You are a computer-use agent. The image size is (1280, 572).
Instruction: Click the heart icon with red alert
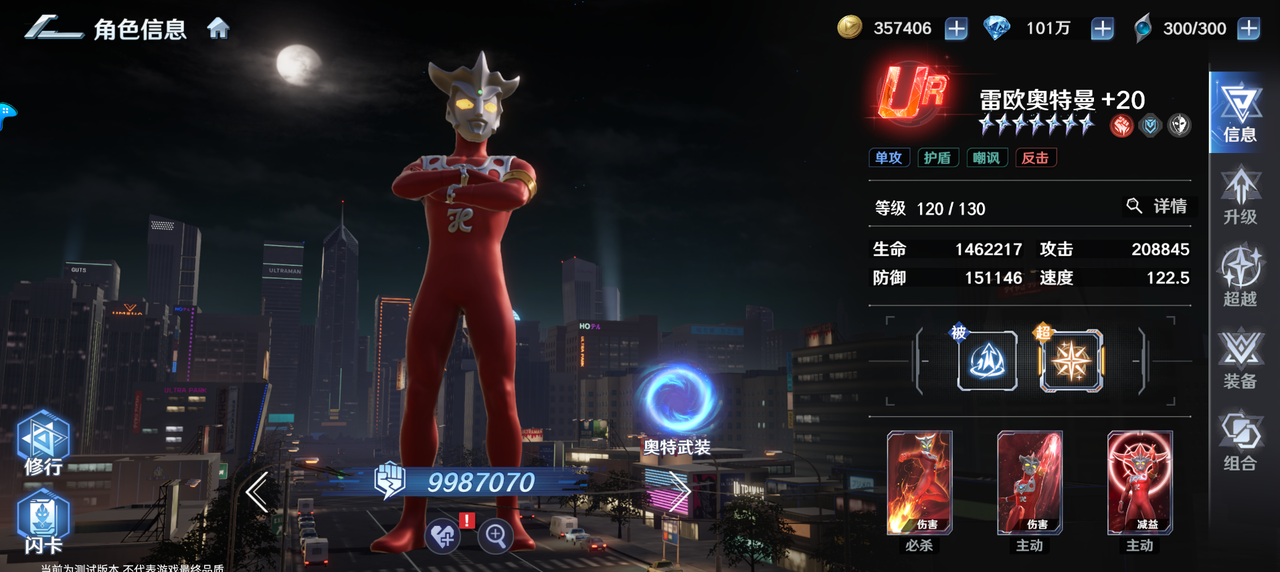442,536
